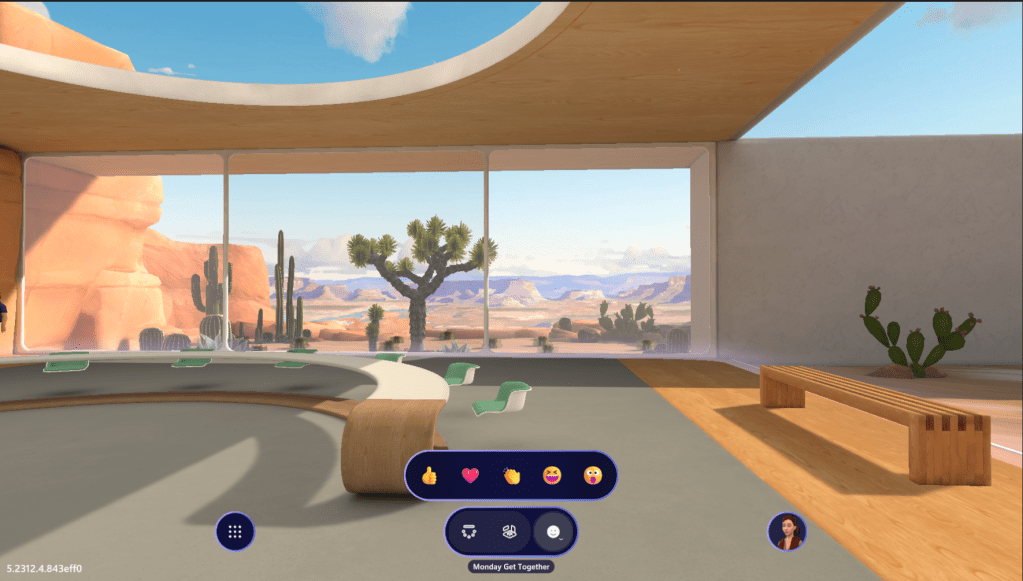Send the thumbs up reaction

click(430, 475)
